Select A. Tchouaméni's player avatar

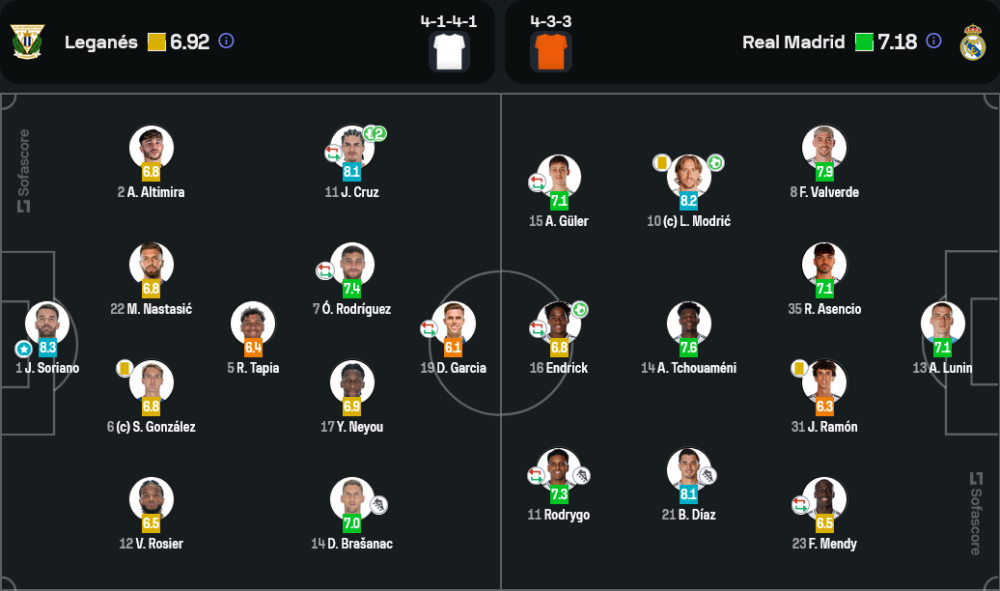[688, 323]
